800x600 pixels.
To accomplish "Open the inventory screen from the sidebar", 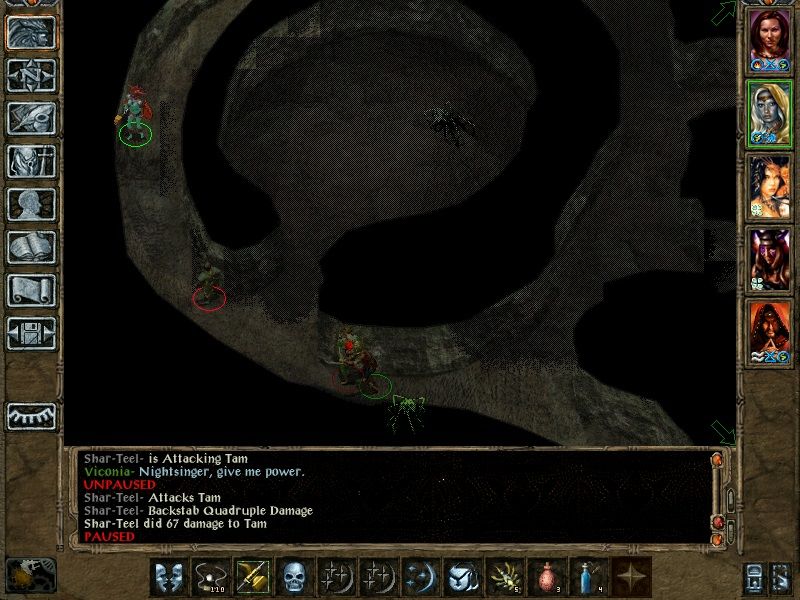I will pos(31,161).
